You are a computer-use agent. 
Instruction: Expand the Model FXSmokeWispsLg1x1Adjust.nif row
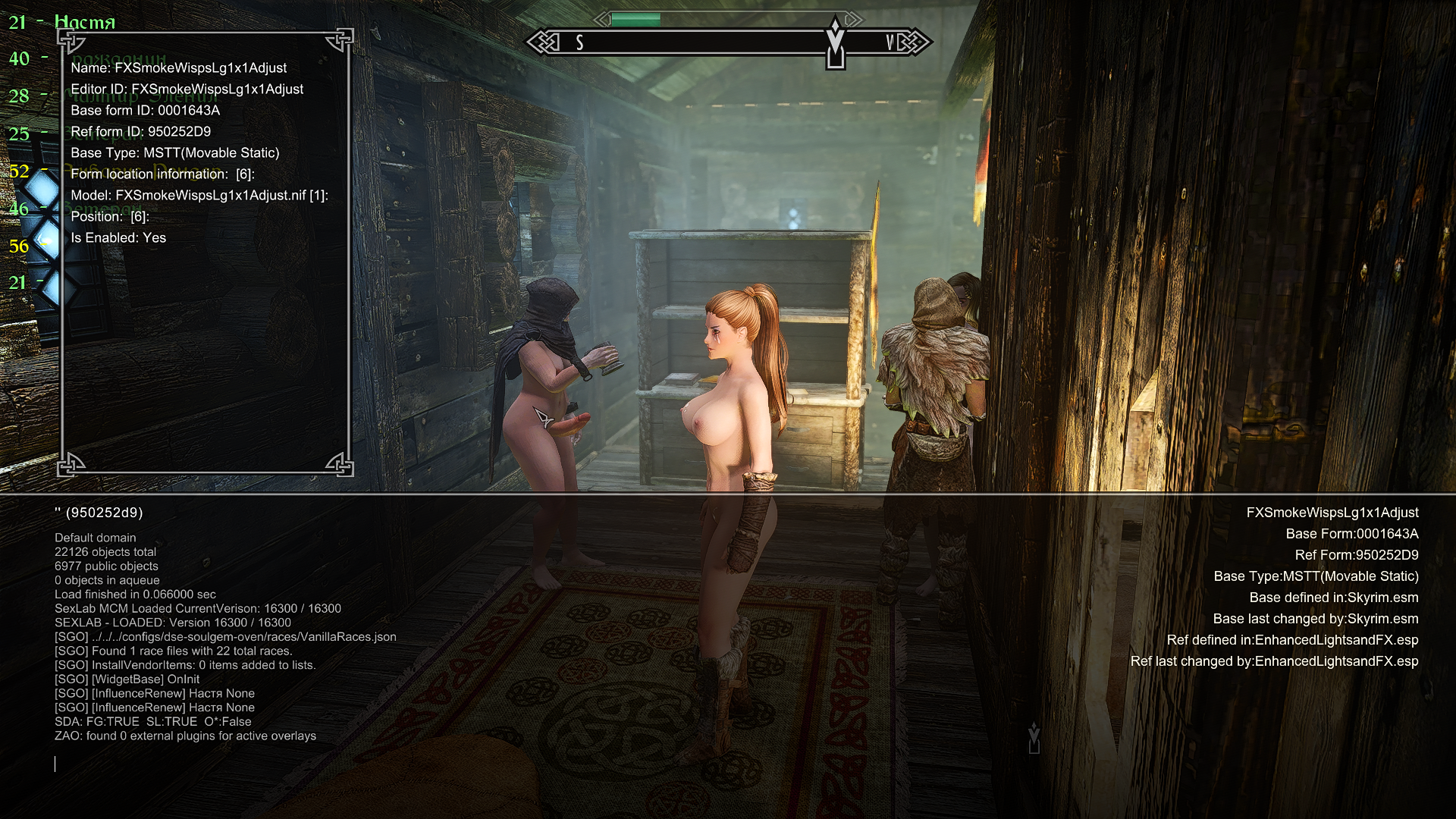[199, 196]
